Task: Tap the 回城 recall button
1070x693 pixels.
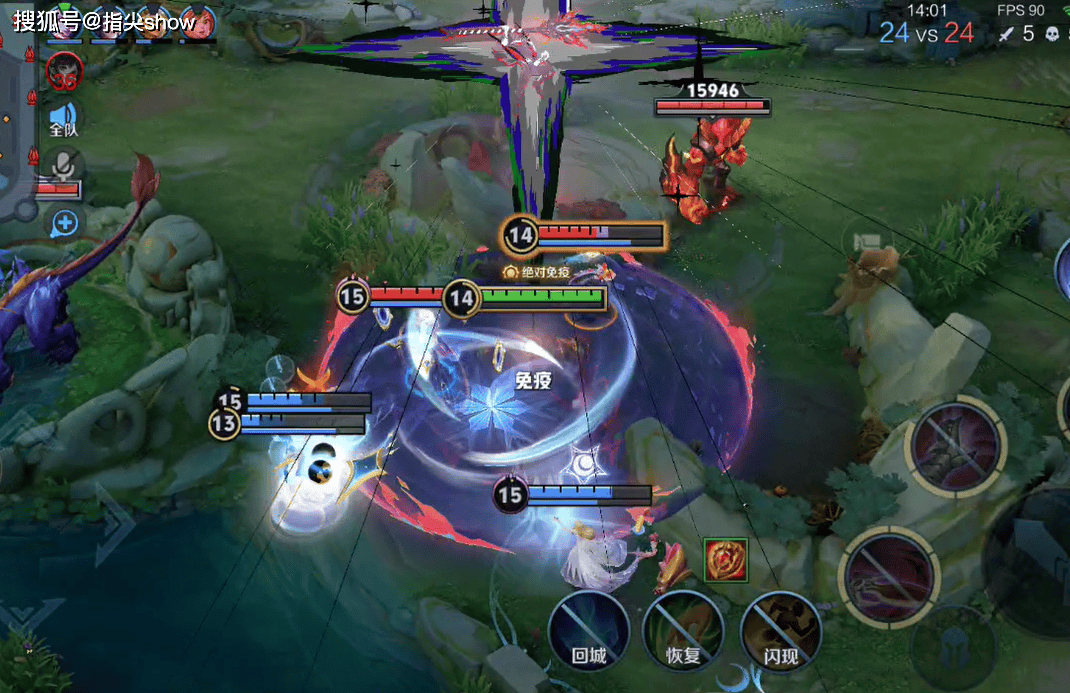Action: (x=588, y=631)
